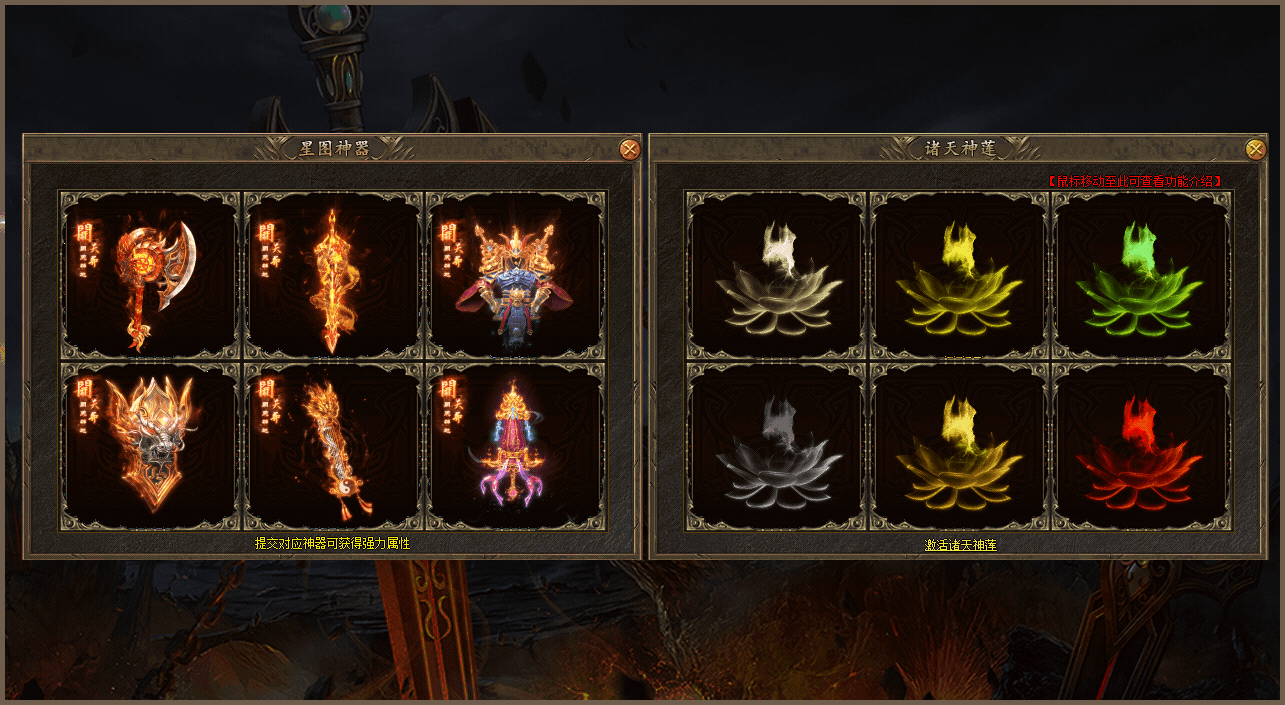Pick the red lotus tile
This screenshot has width=1285, height=705.
coord(1142,446)
